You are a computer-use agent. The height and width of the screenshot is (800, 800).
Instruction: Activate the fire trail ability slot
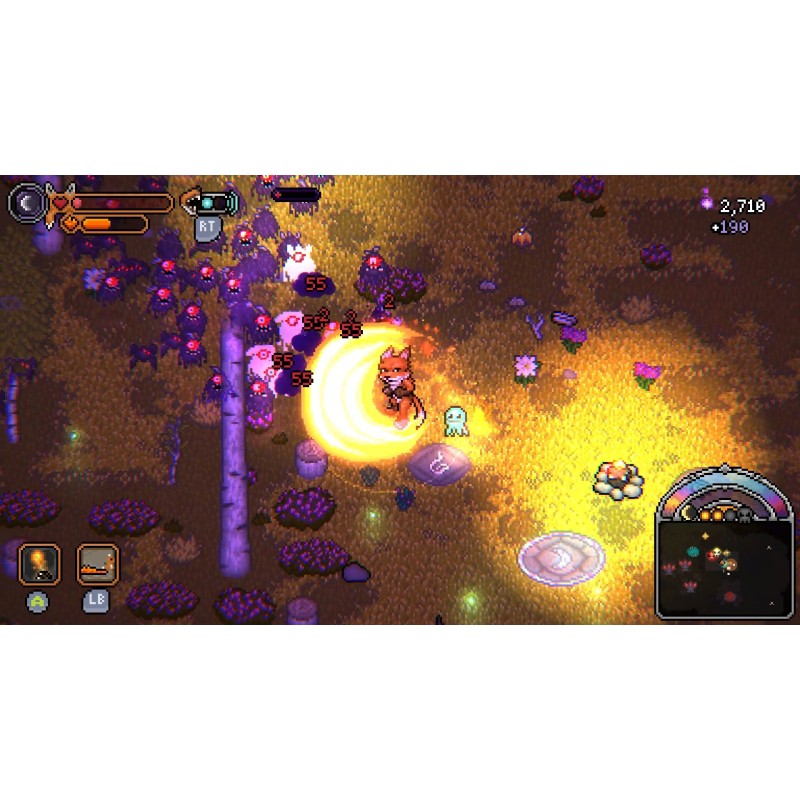[x=98, y=564]
